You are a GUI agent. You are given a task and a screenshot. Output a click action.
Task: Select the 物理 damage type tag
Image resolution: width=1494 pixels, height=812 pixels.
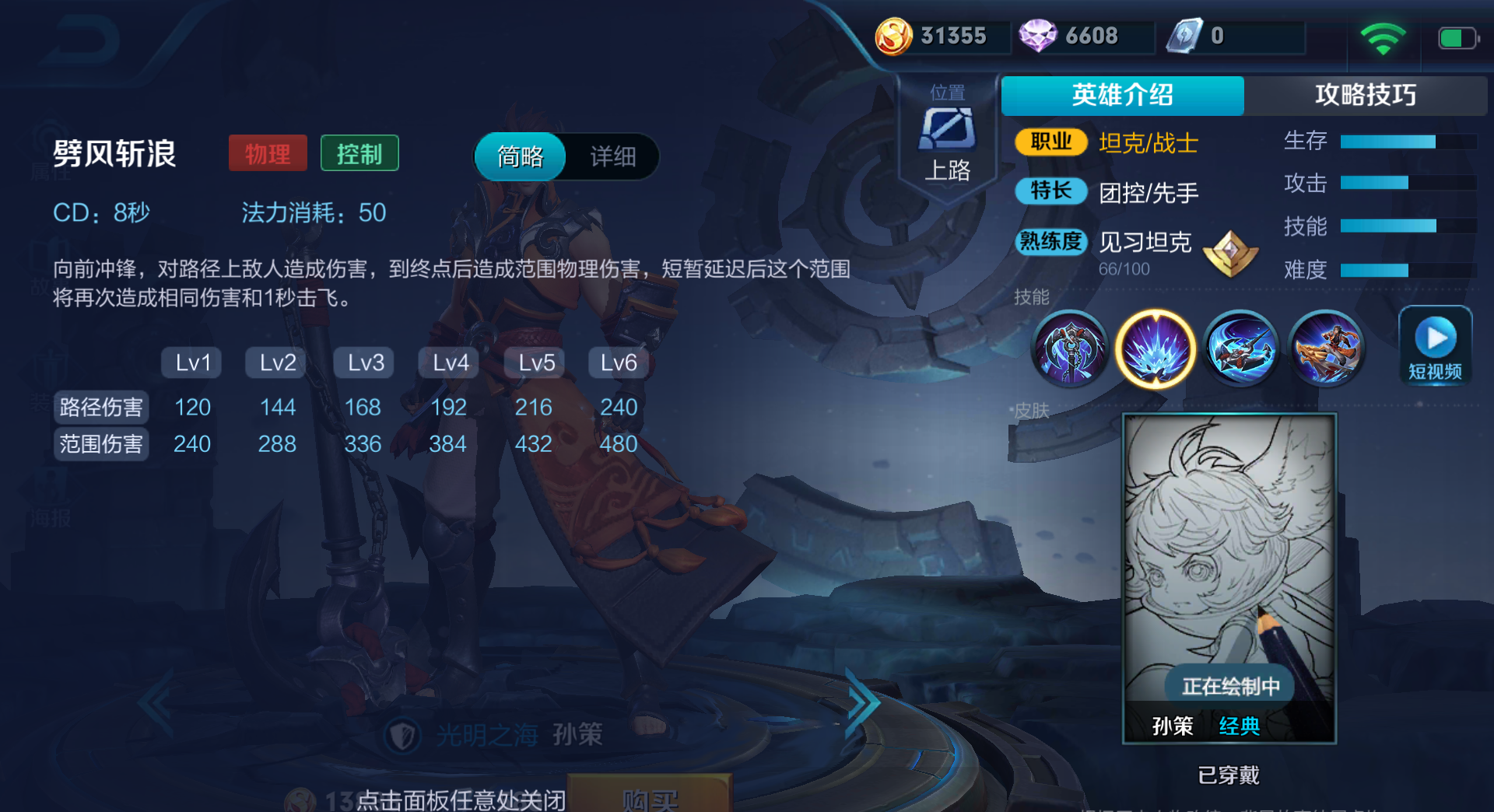268,153
